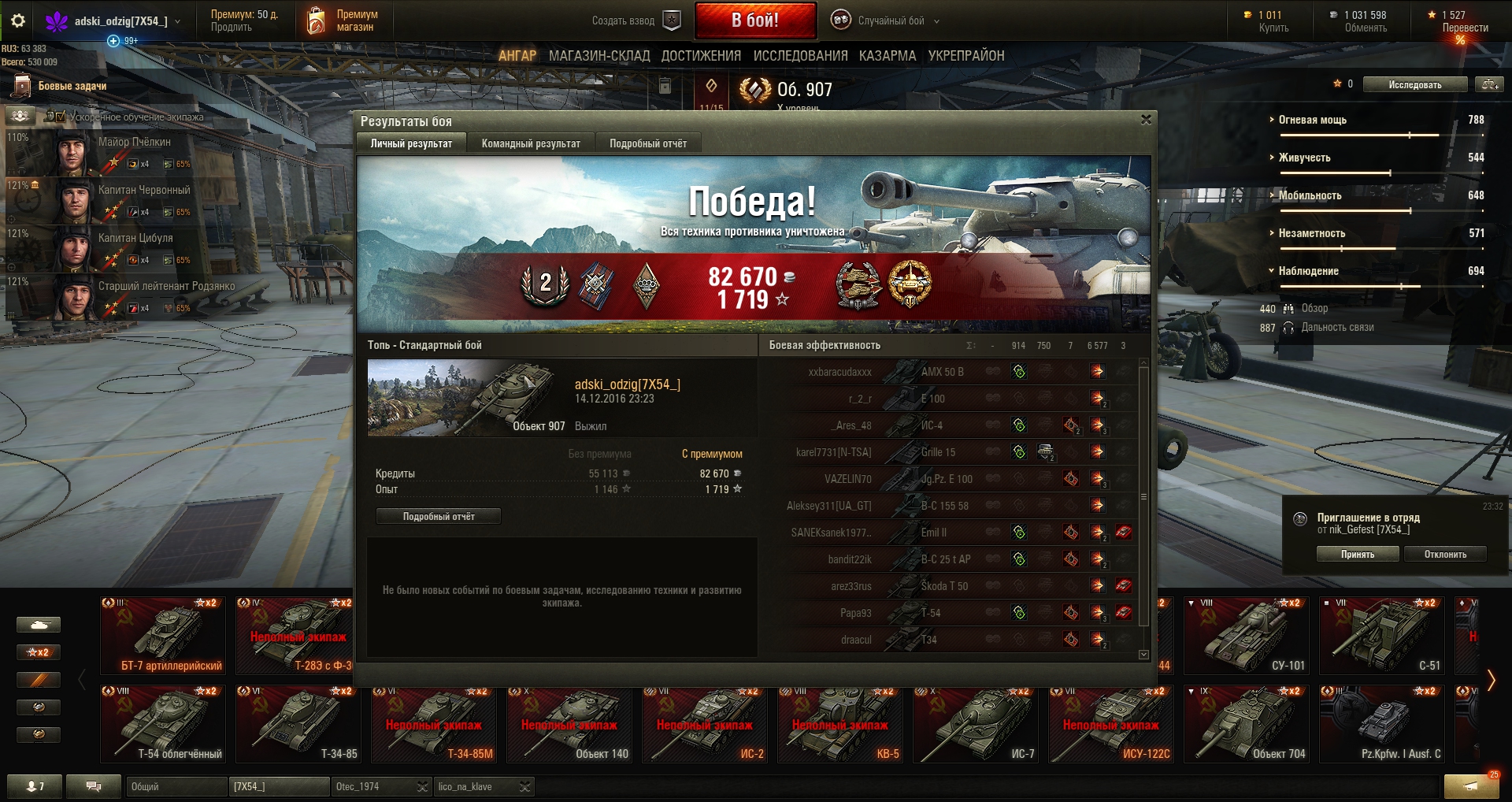This screenshot has width=1512, height=802.
Task: Click the «Исследовать» research button
Action: [1414, 84]
